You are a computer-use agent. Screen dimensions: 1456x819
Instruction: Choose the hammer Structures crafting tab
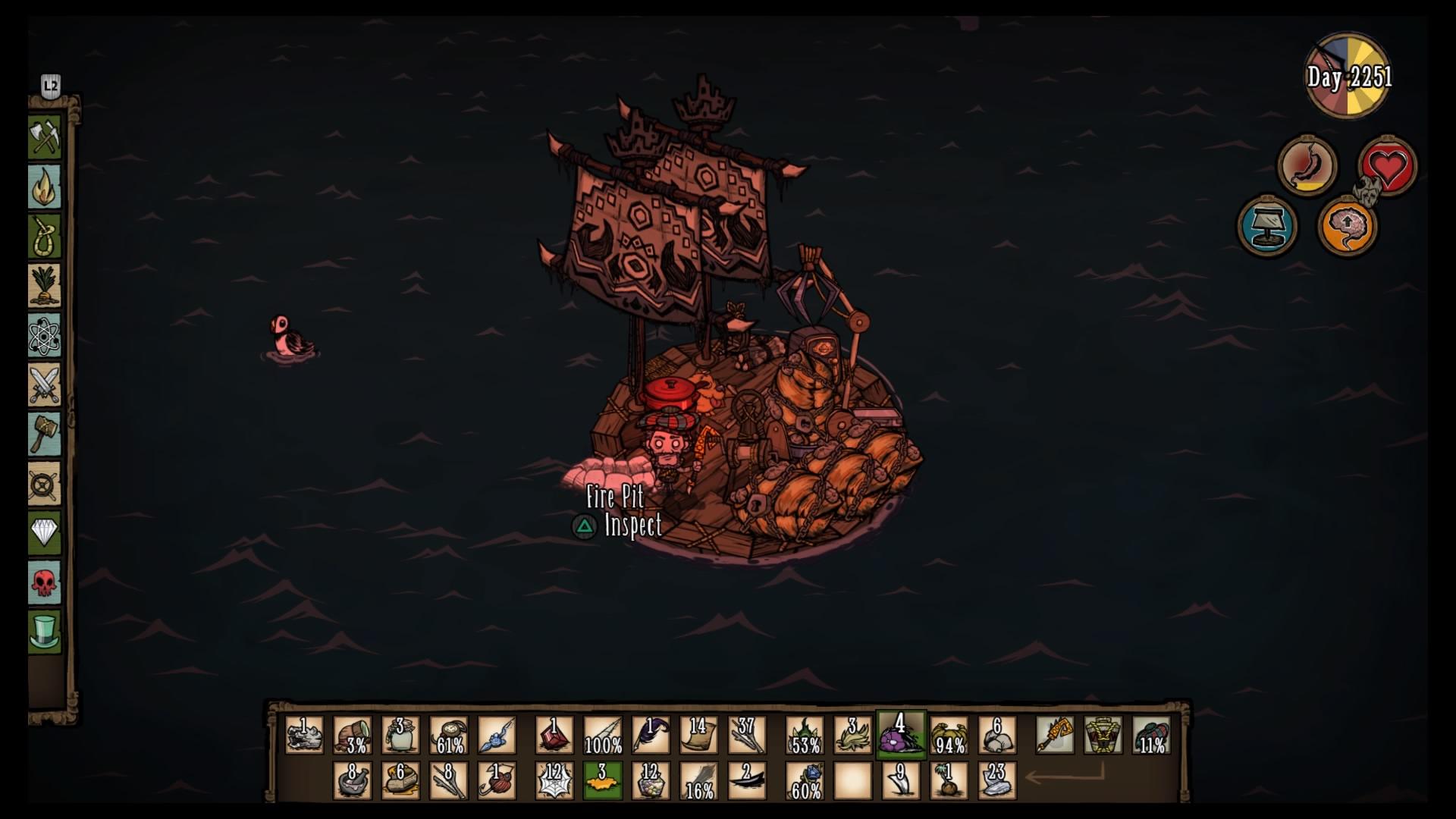tap(45, 434)
